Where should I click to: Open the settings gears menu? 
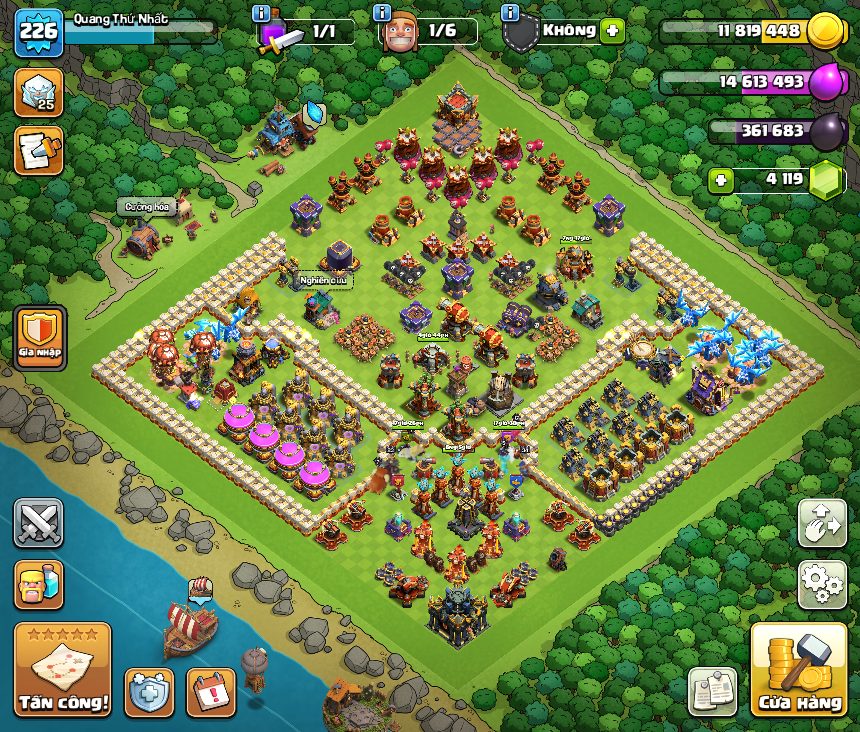821,584
